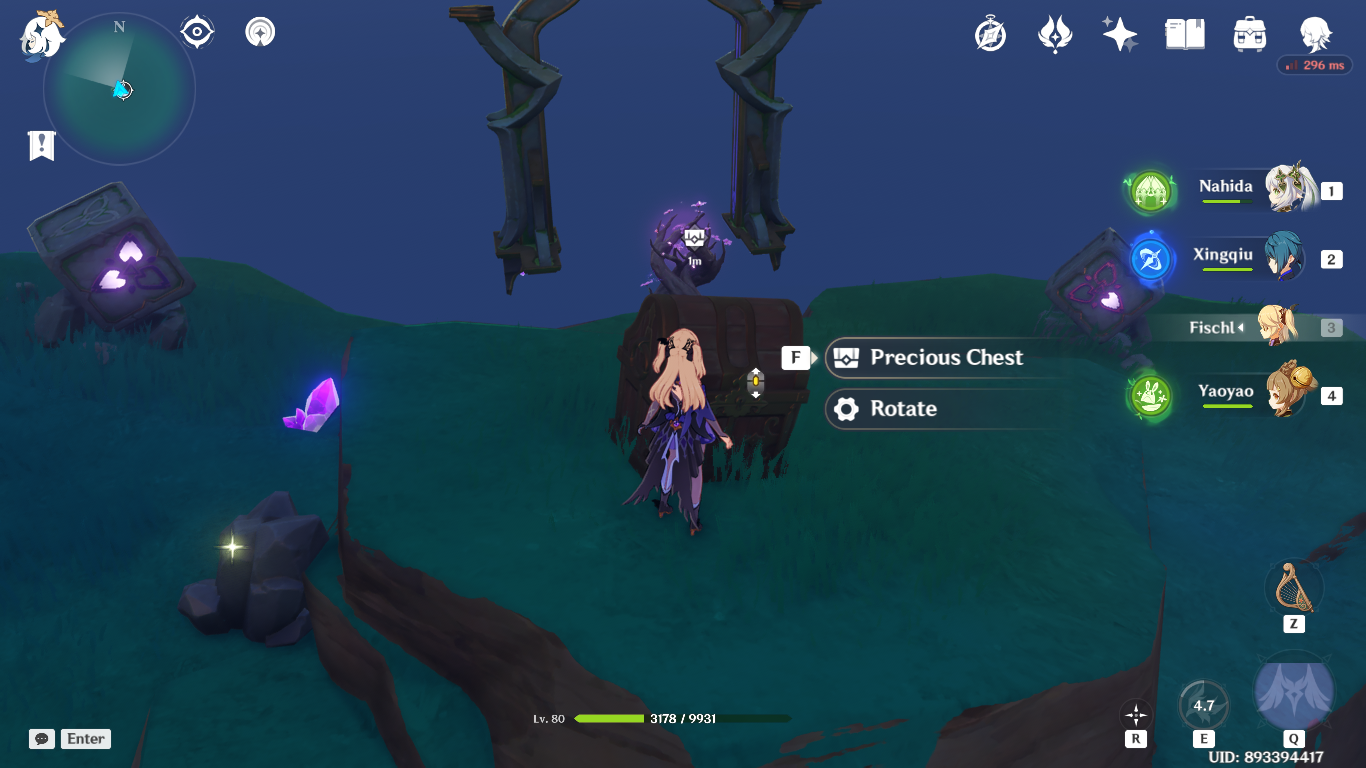Click Nahida's green elemental burst icon

click(x=1150, y=191)
